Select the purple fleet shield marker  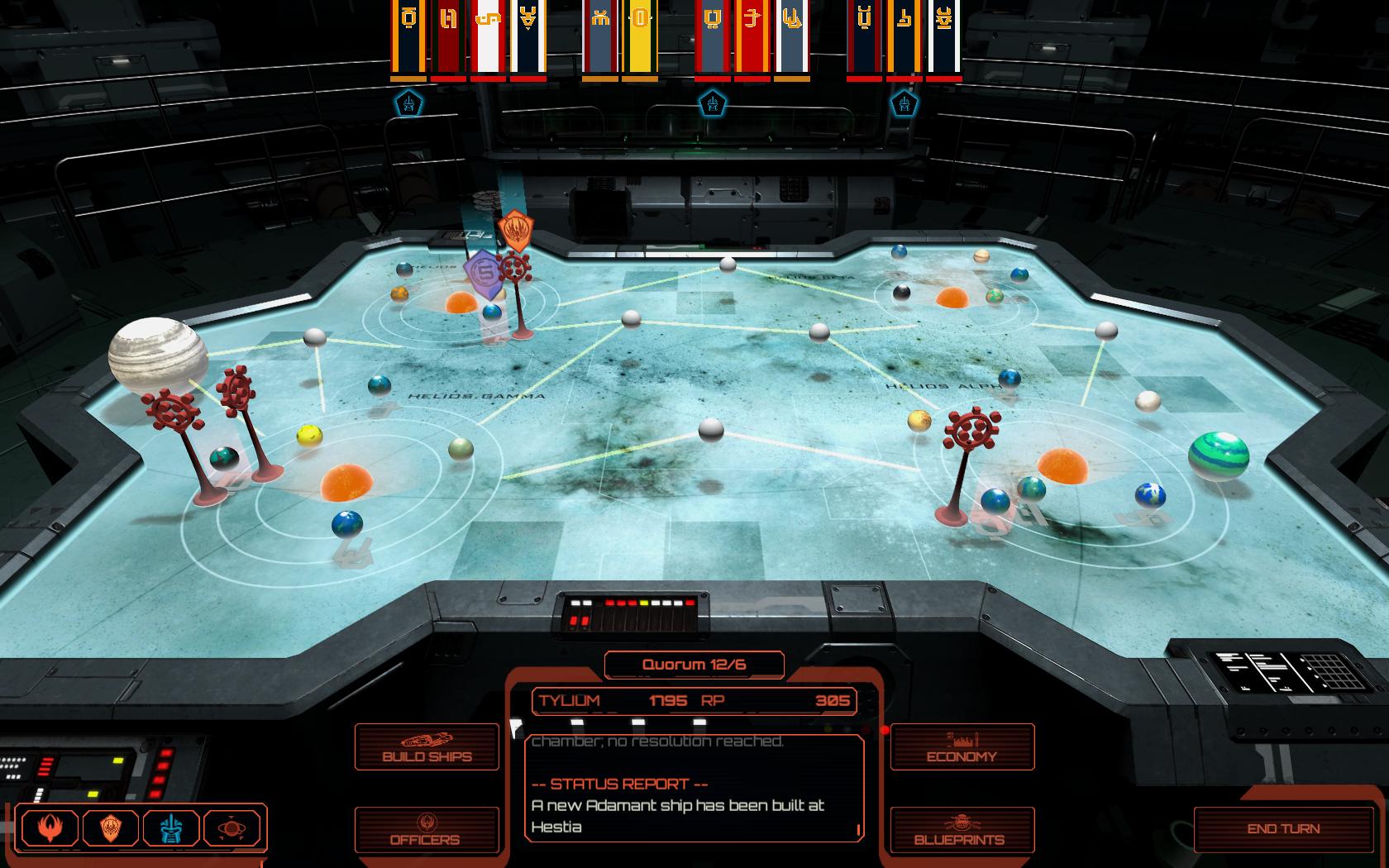[x=484, y=274]
